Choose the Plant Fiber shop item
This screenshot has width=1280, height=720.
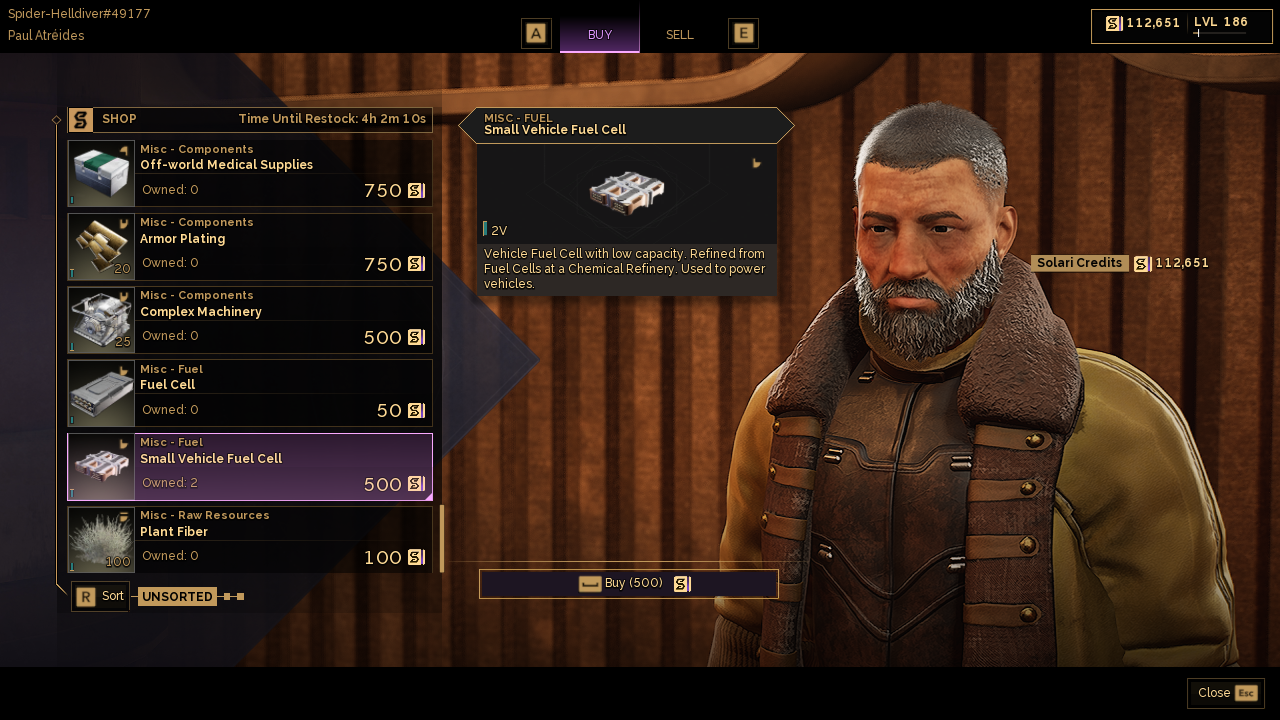tap(250, 540)
